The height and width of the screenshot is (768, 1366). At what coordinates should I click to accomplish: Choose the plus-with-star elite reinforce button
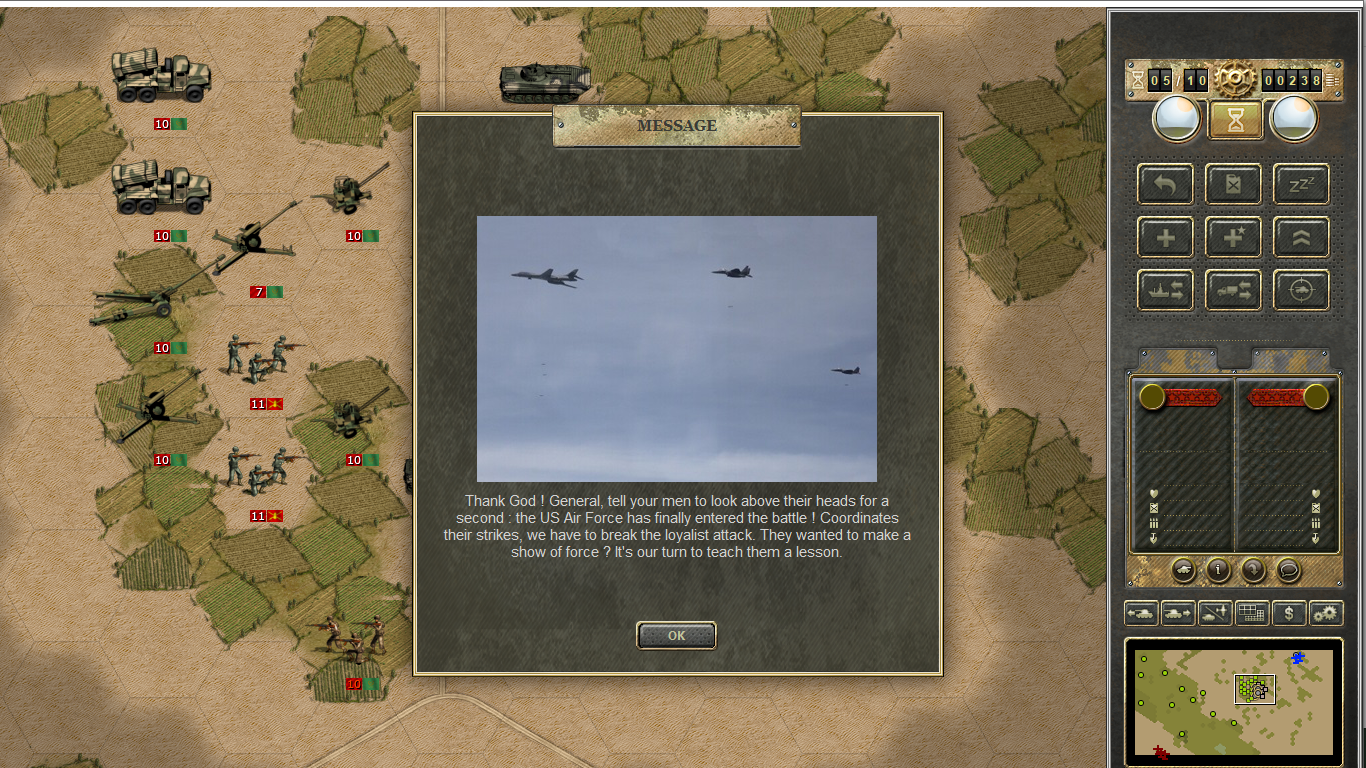point(1233,238)
